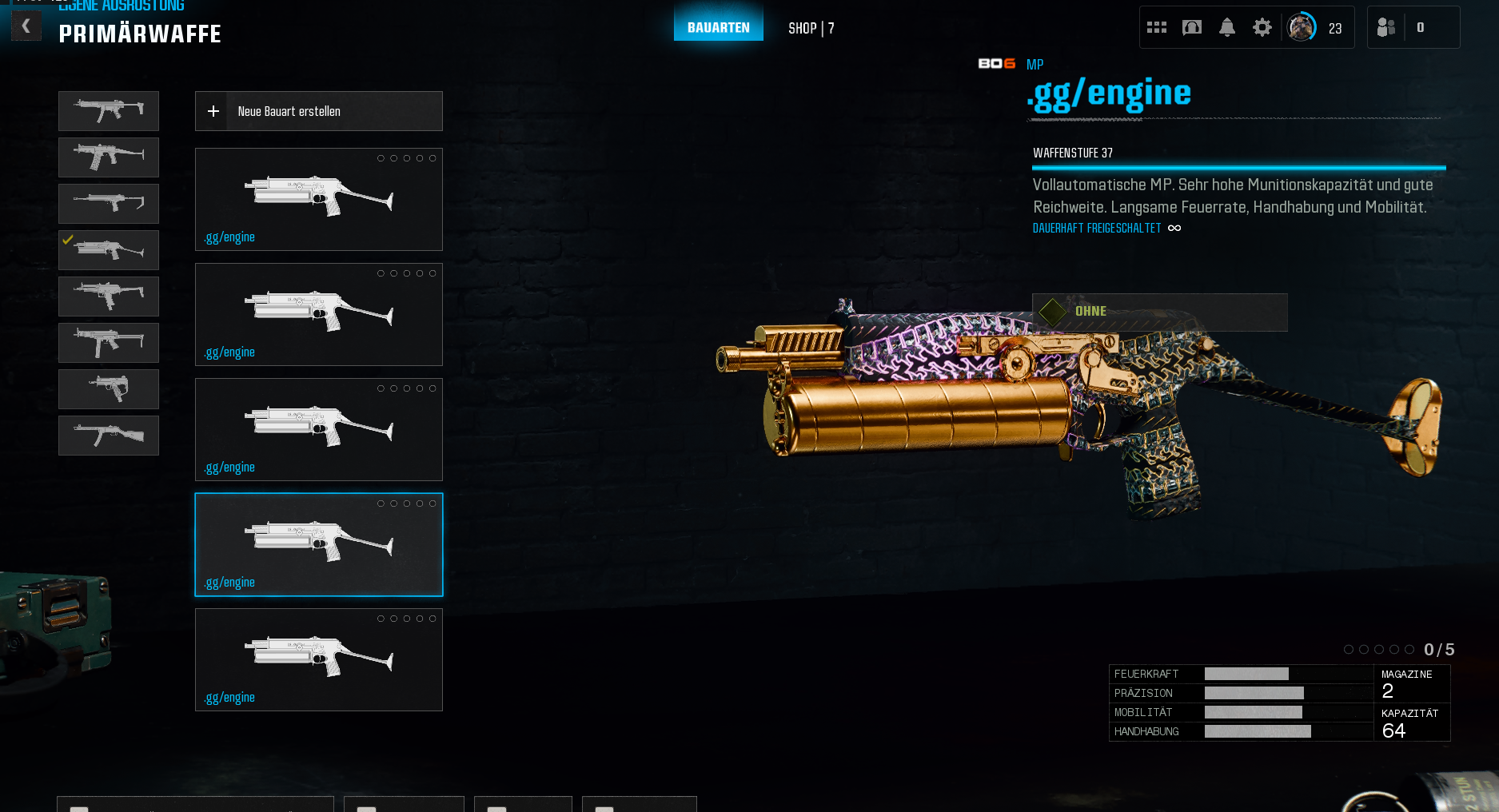This screenshot has height=812, width=1499.
Task: View the player profile avatar
Action: tap(1301, 28)
